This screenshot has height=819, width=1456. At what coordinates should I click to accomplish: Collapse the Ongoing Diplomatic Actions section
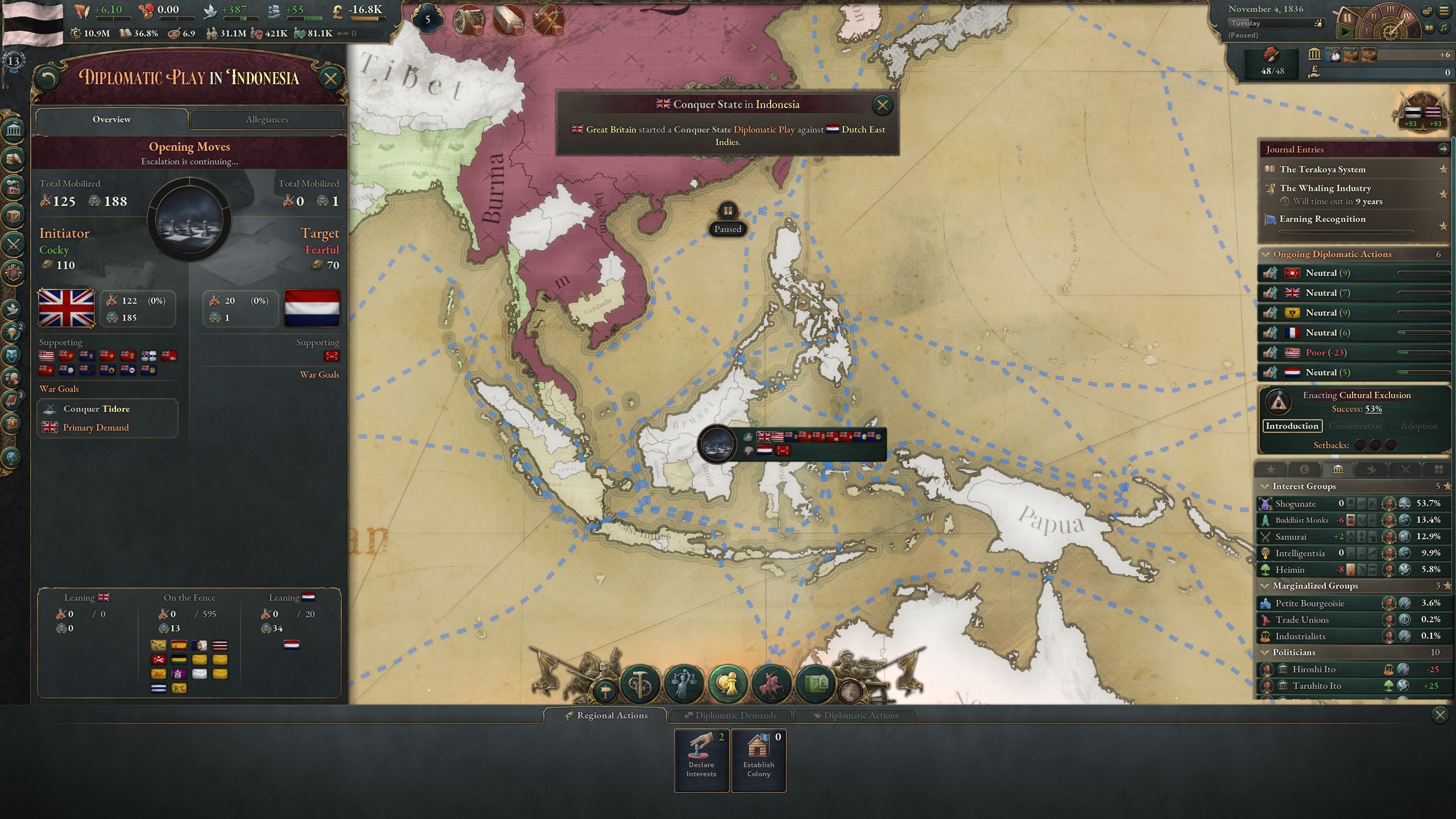[x=1267, y=254]
